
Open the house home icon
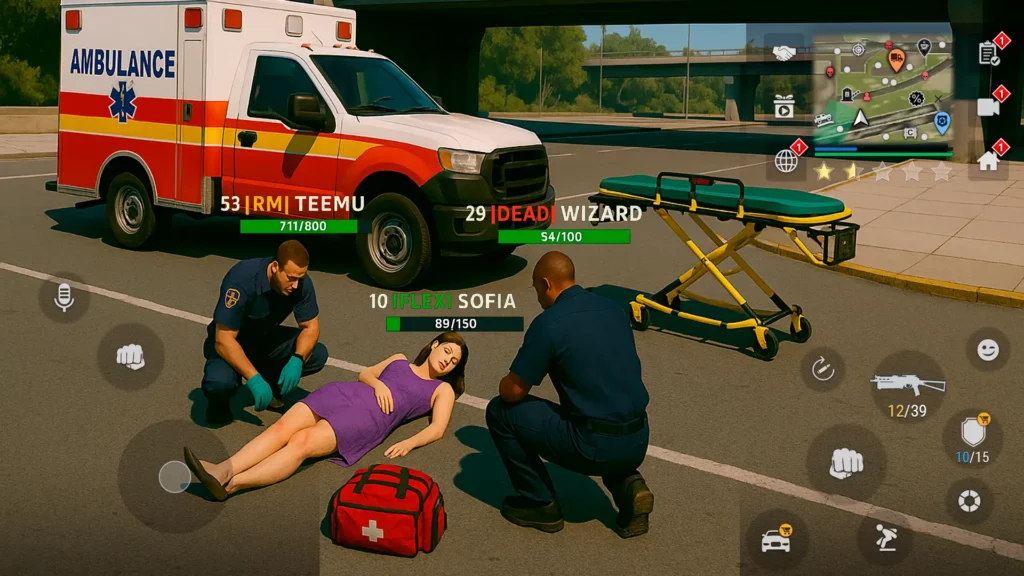(989, 160)
